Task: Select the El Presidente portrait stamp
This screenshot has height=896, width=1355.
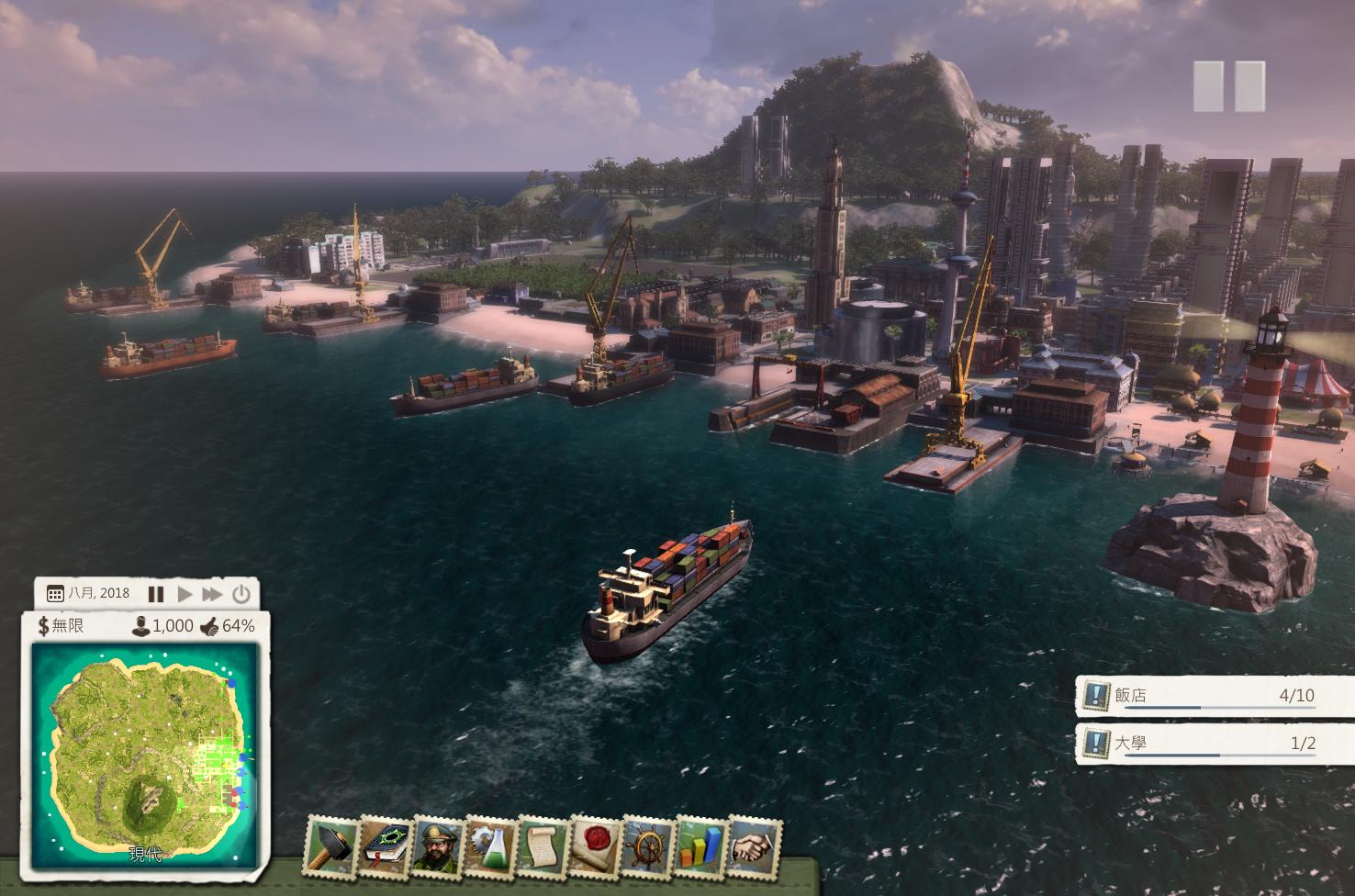Action: pyautogui.click(x=438, y=846)
